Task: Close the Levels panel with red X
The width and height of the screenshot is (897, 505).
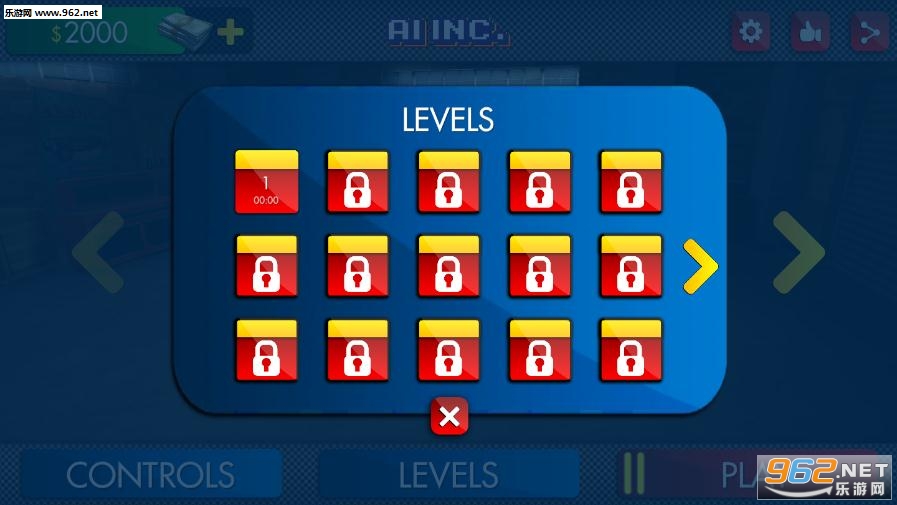Action: coord(449,416)
